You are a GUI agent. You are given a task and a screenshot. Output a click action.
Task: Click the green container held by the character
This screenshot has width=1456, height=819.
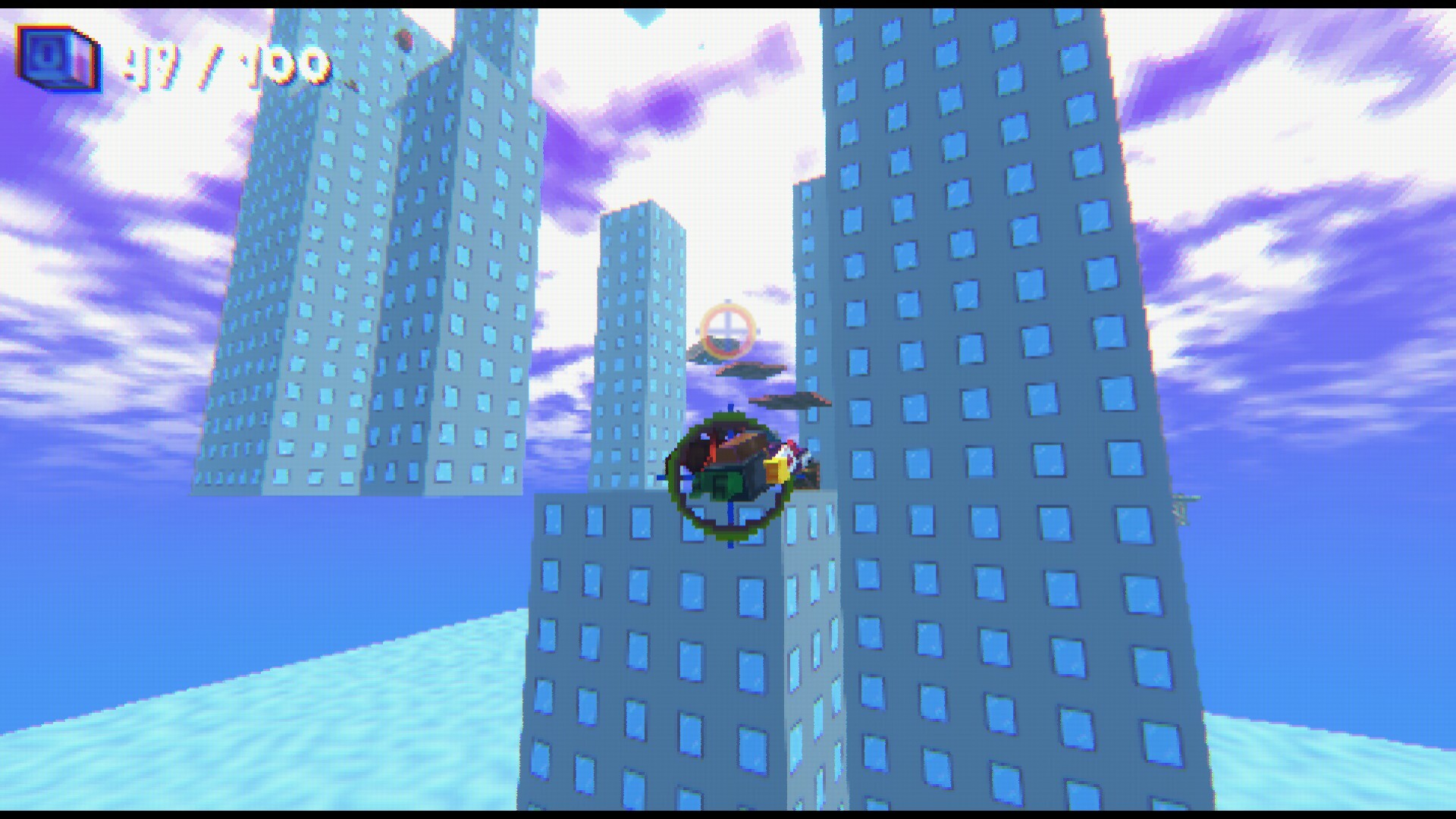(720, 484)
